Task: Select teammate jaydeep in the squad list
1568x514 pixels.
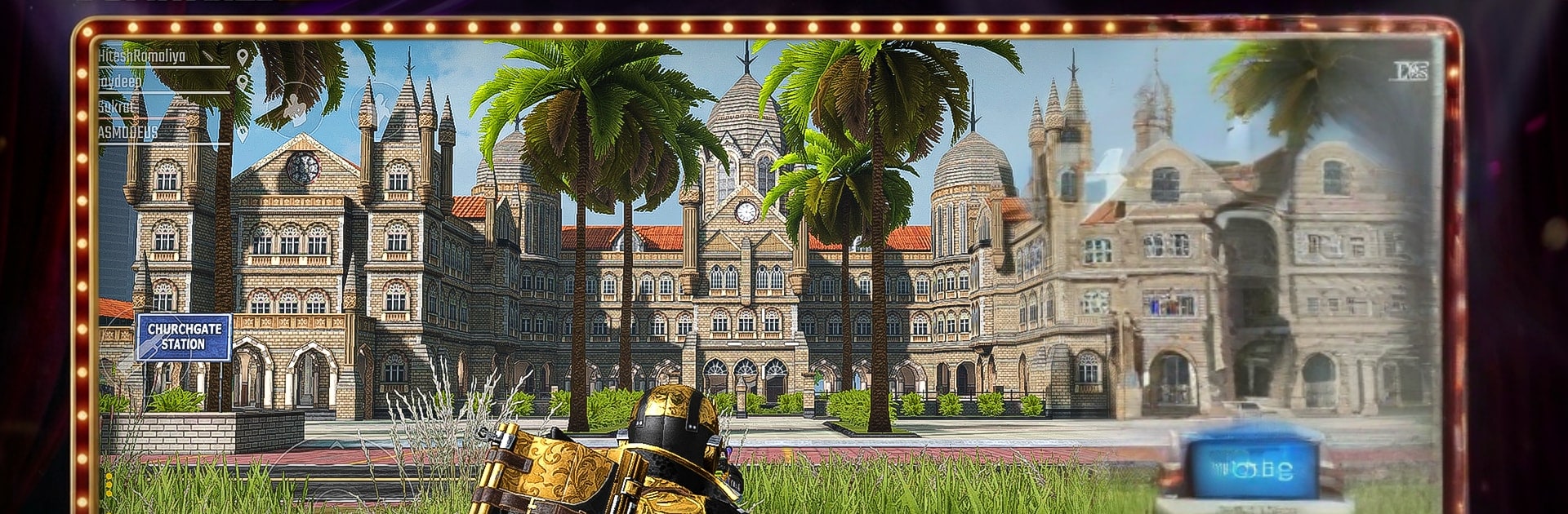Action: [120, 82]
